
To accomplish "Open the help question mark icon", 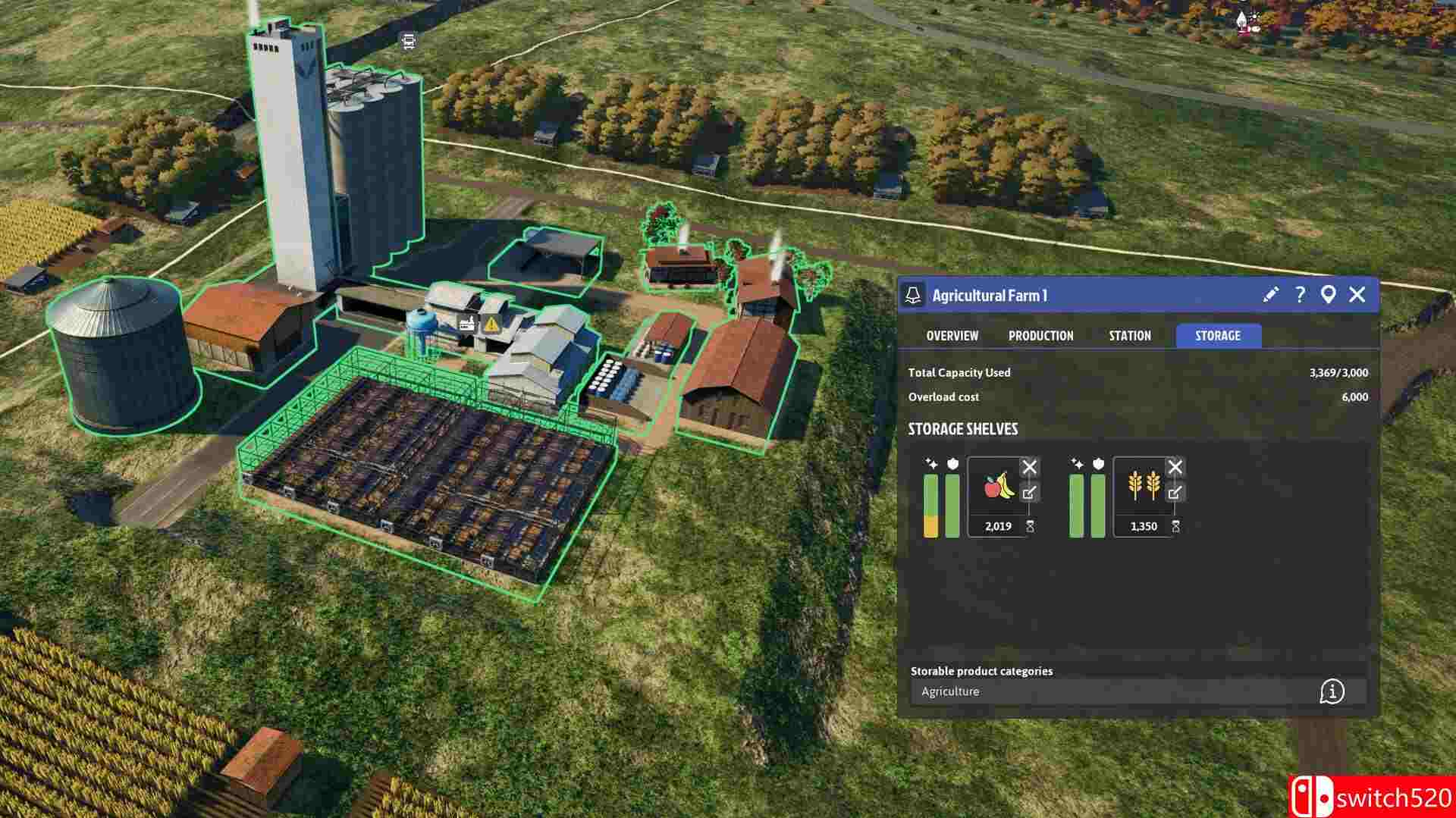I will click(1301, 296).
